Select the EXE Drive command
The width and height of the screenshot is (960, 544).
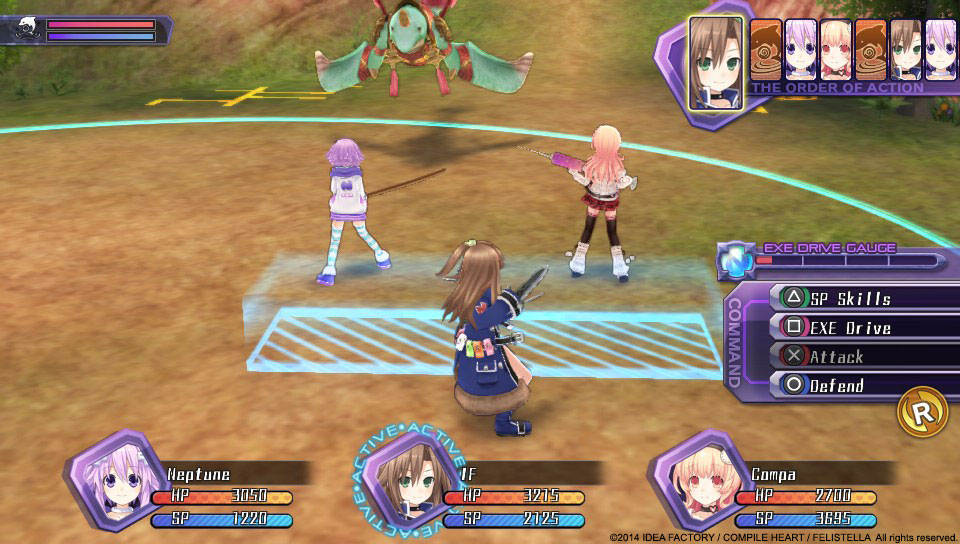pyautogui.click(x=850, y=327)
